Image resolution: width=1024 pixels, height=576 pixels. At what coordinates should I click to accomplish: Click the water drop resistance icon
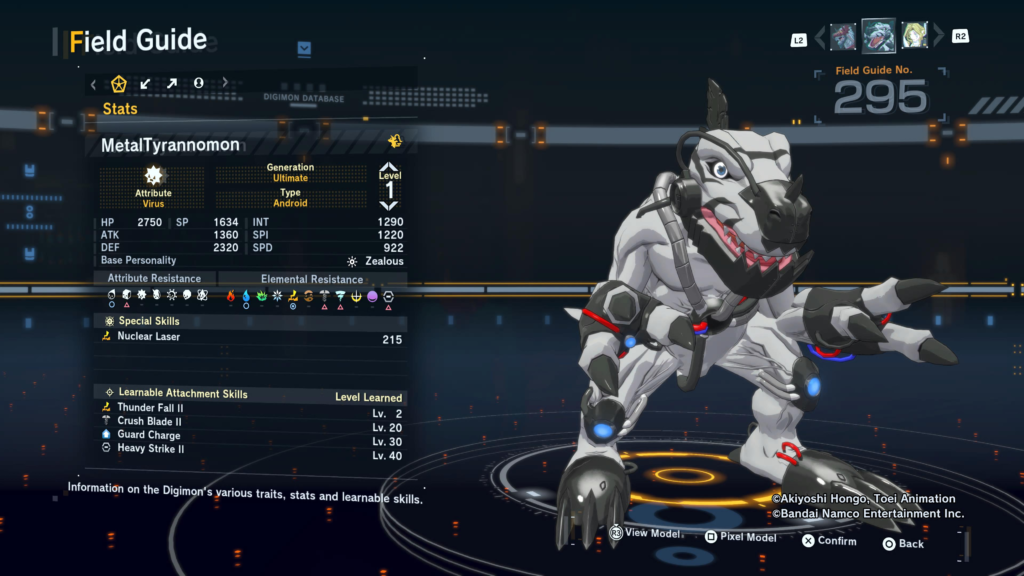click(246, 296)
